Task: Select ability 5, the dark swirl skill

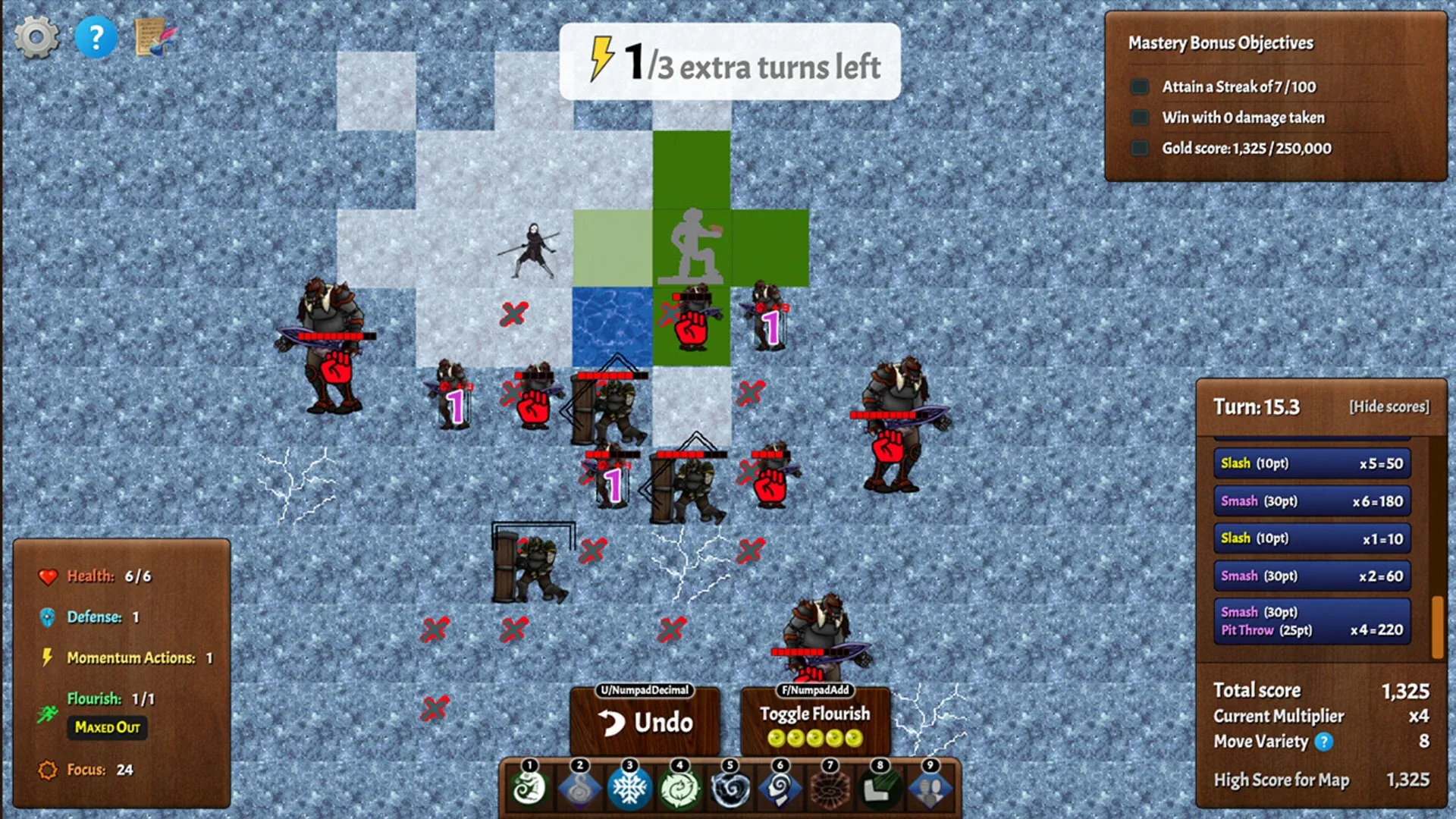Action: click(x=730, y=789)
